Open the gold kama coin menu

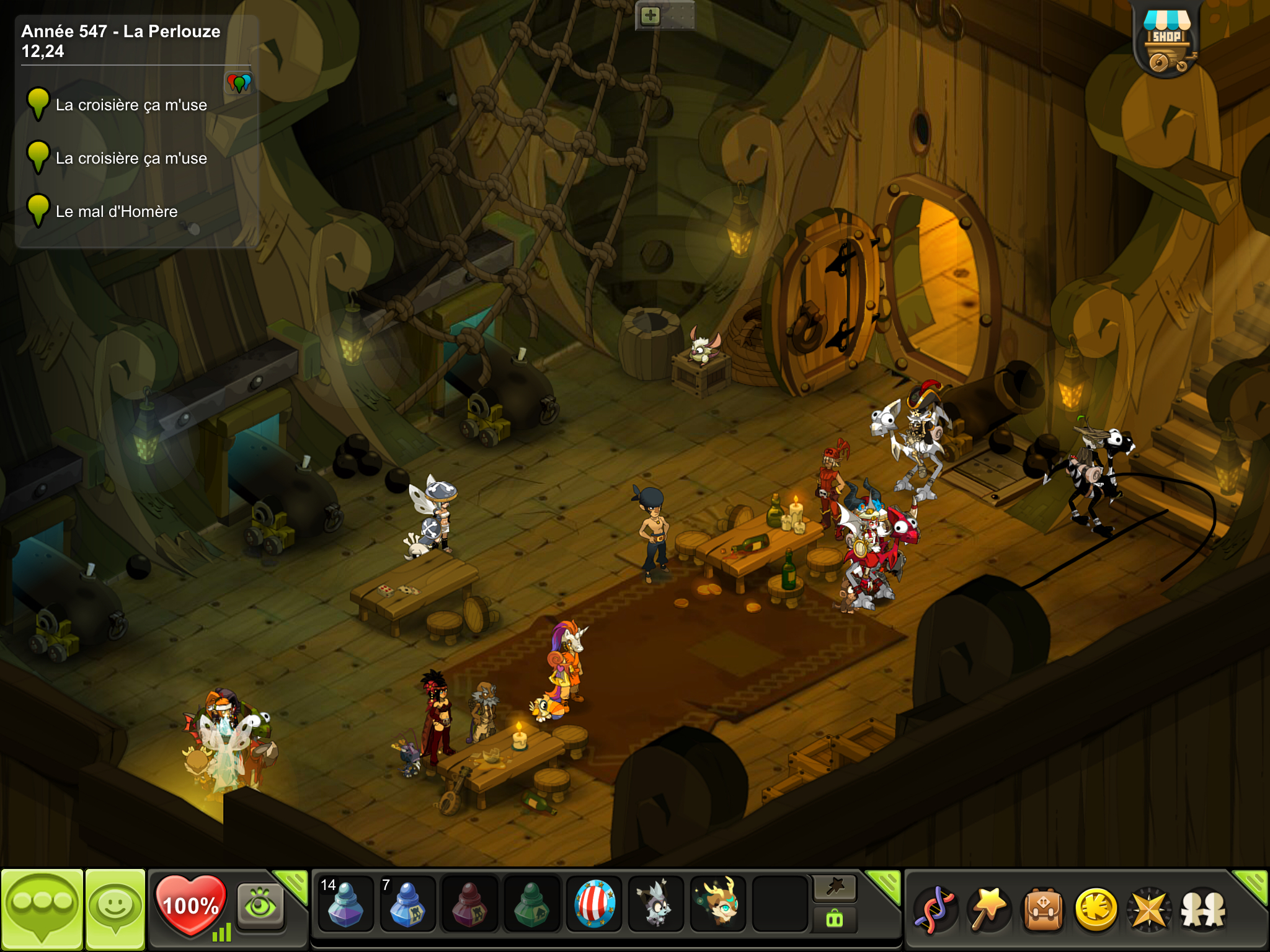(1096, 909)
